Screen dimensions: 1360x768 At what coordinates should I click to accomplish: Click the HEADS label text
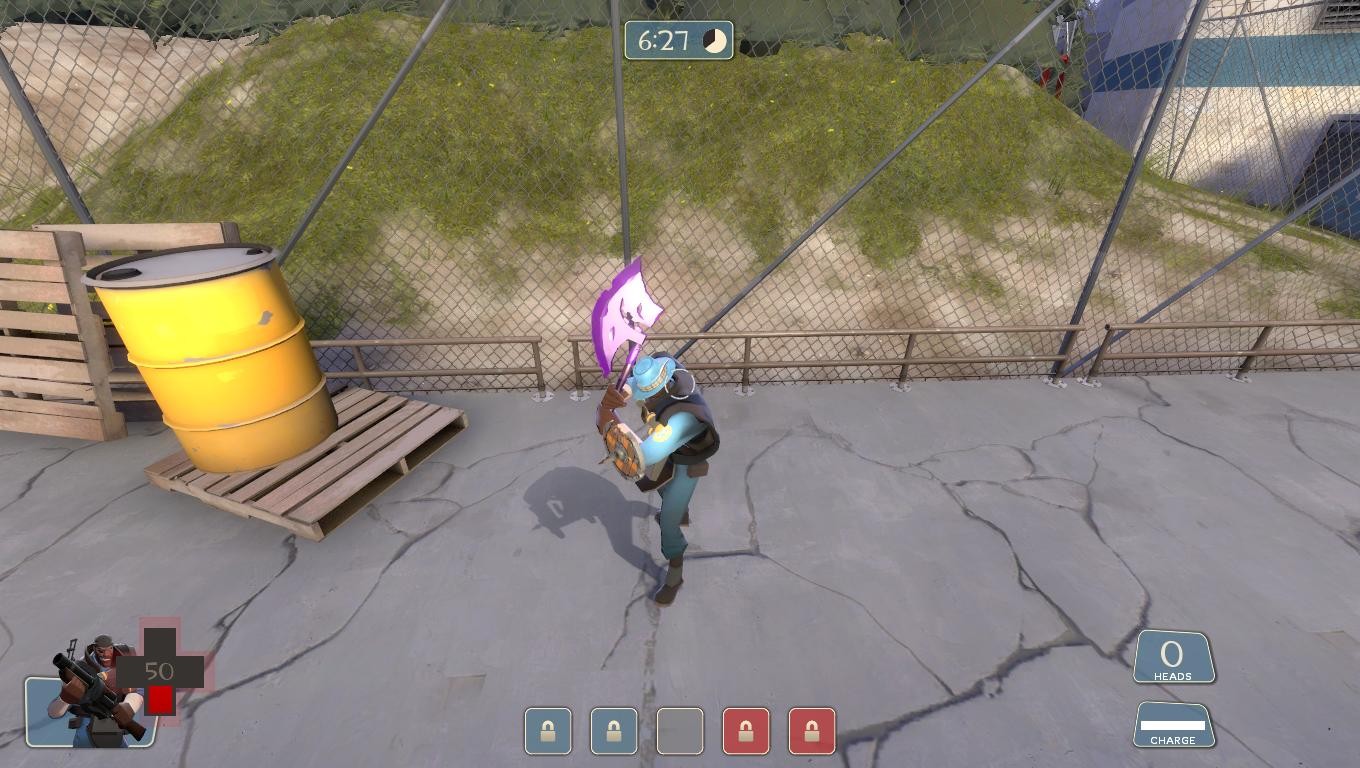click(1173, 676)
